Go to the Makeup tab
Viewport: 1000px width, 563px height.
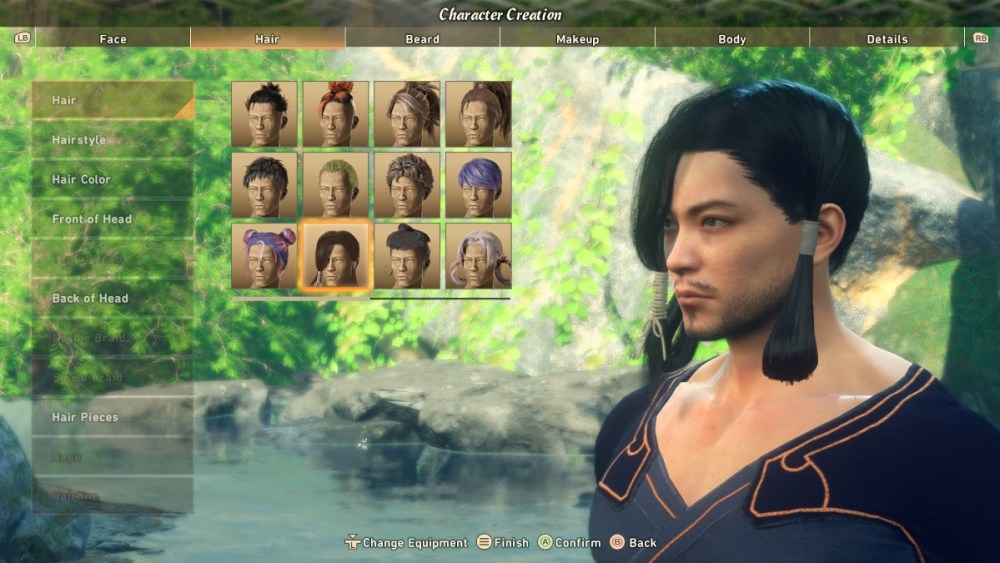pos(577,39)
